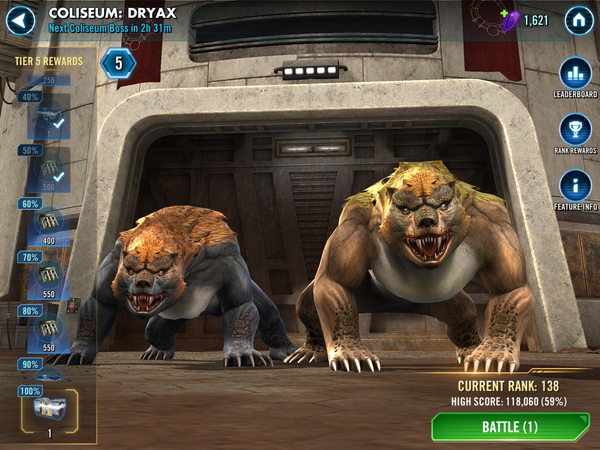Open the Leaderboard
The height and width of the screenshot is (450, 600).
point(574,74)
